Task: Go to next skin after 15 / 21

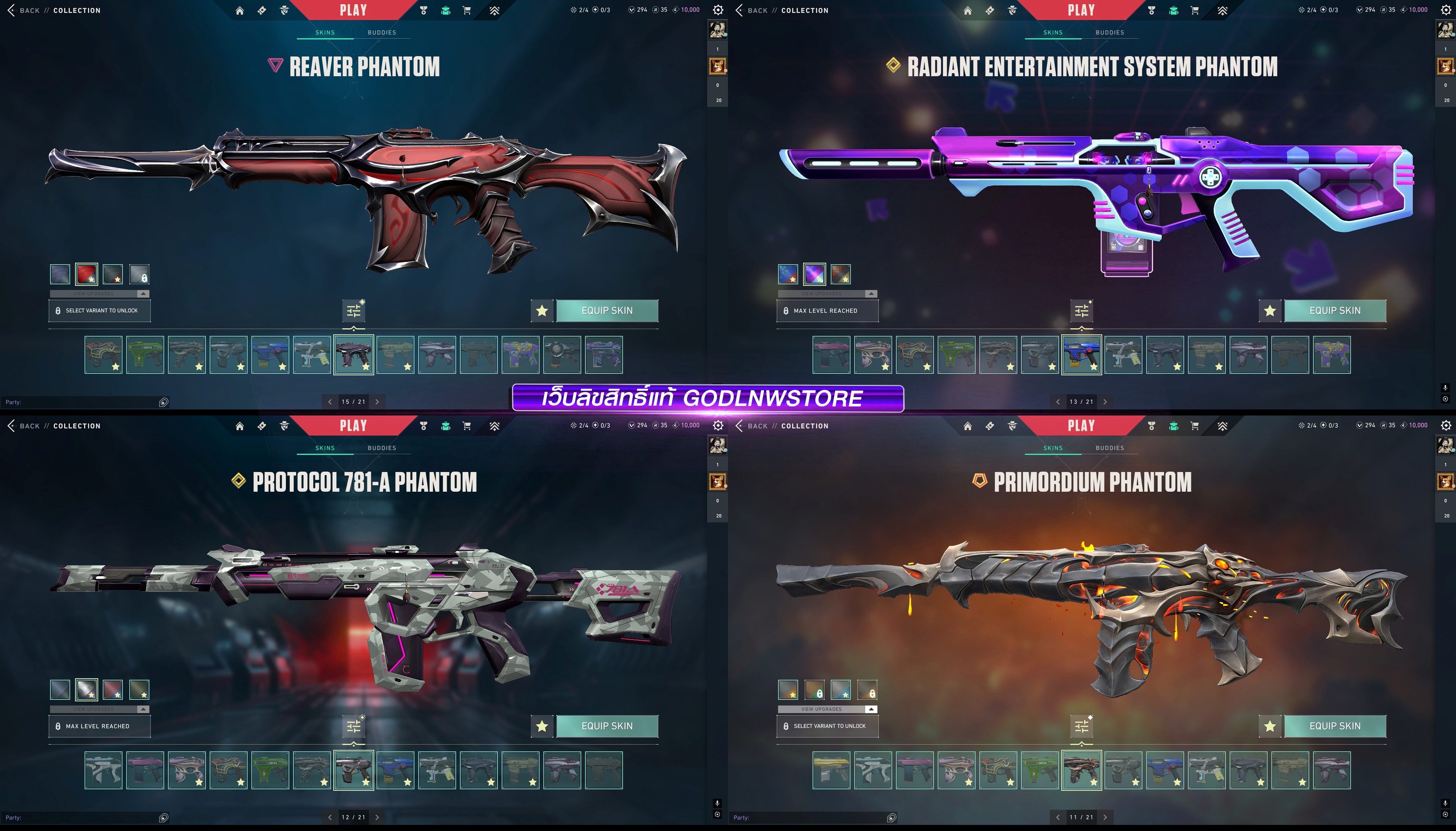Action: click(x=377, y=402)
